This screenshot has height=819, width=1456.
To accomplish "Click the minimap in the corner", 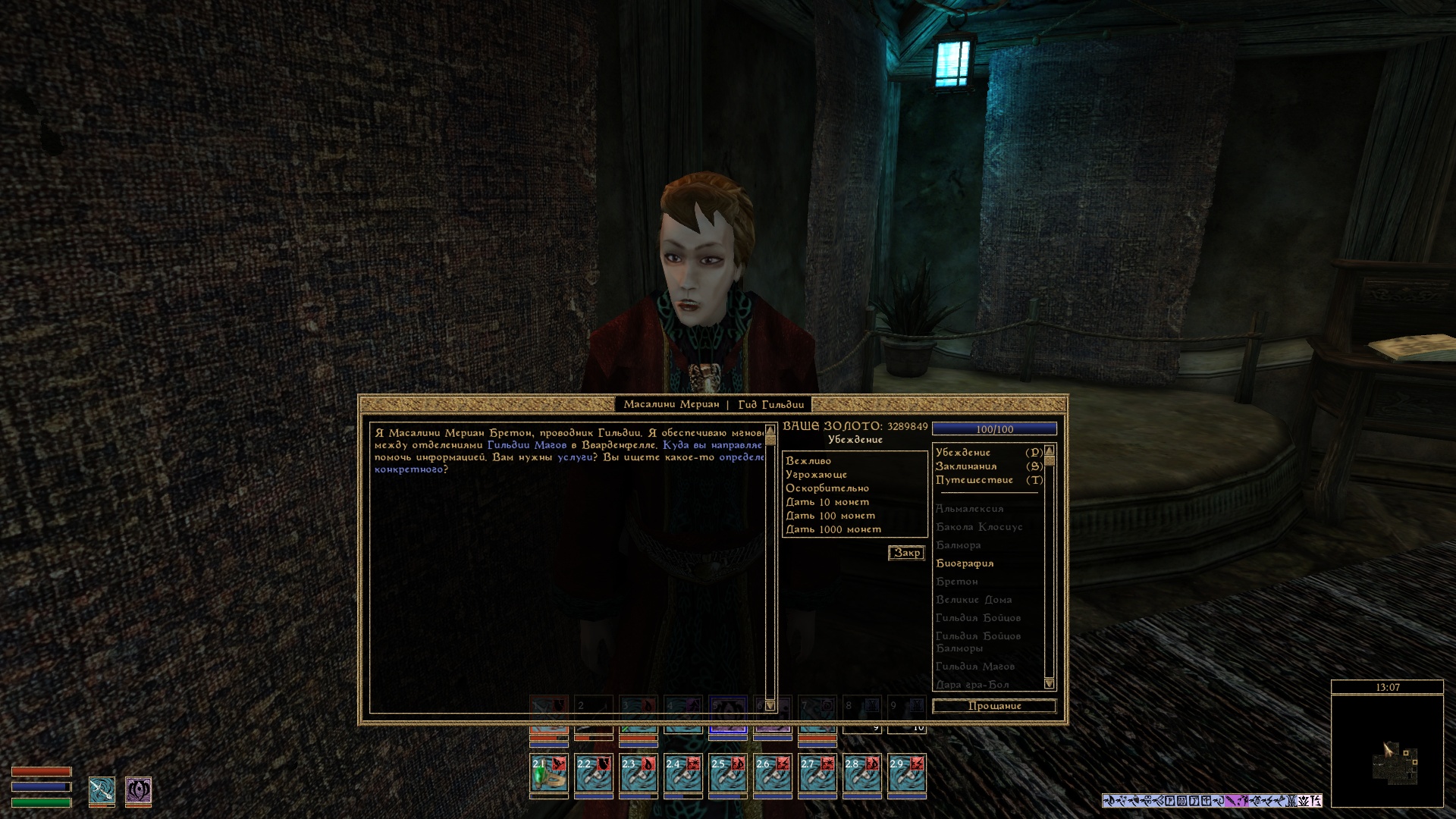I will coord(1387,751).
